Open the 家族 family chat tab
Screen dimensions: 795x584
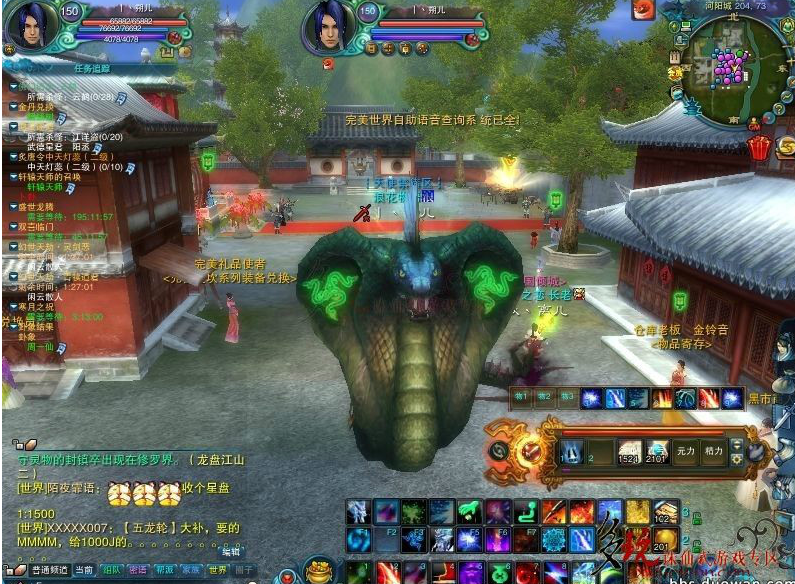point(191,569)
